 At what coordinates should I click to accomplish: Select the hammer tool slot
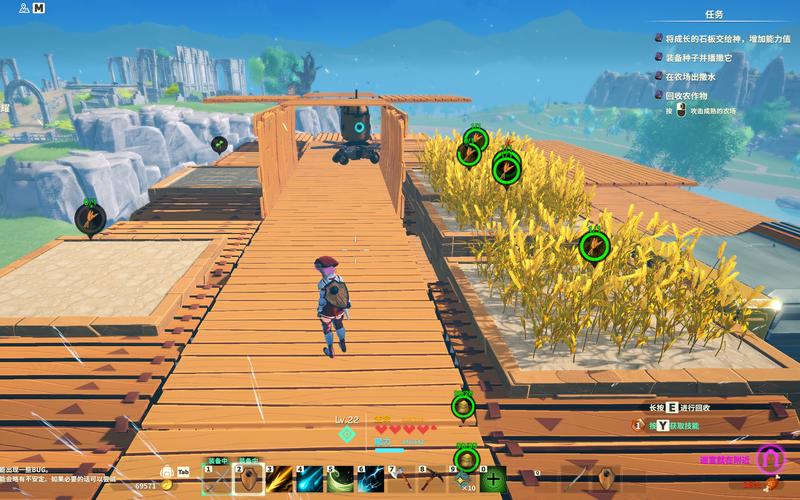[x=402, y=482]
